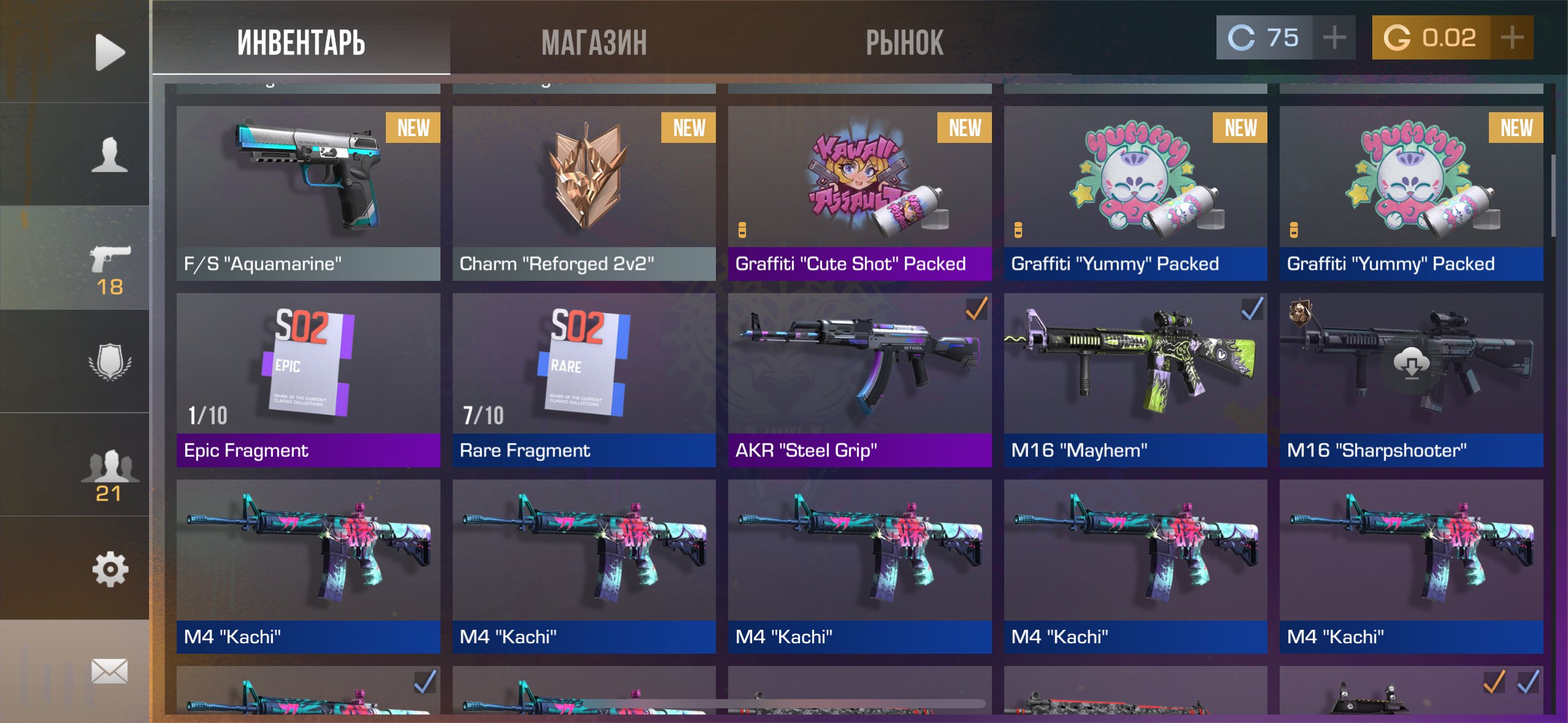The image size is (1568, 723).
Task: Open the player profile icon
Action: tap(110, 155)
